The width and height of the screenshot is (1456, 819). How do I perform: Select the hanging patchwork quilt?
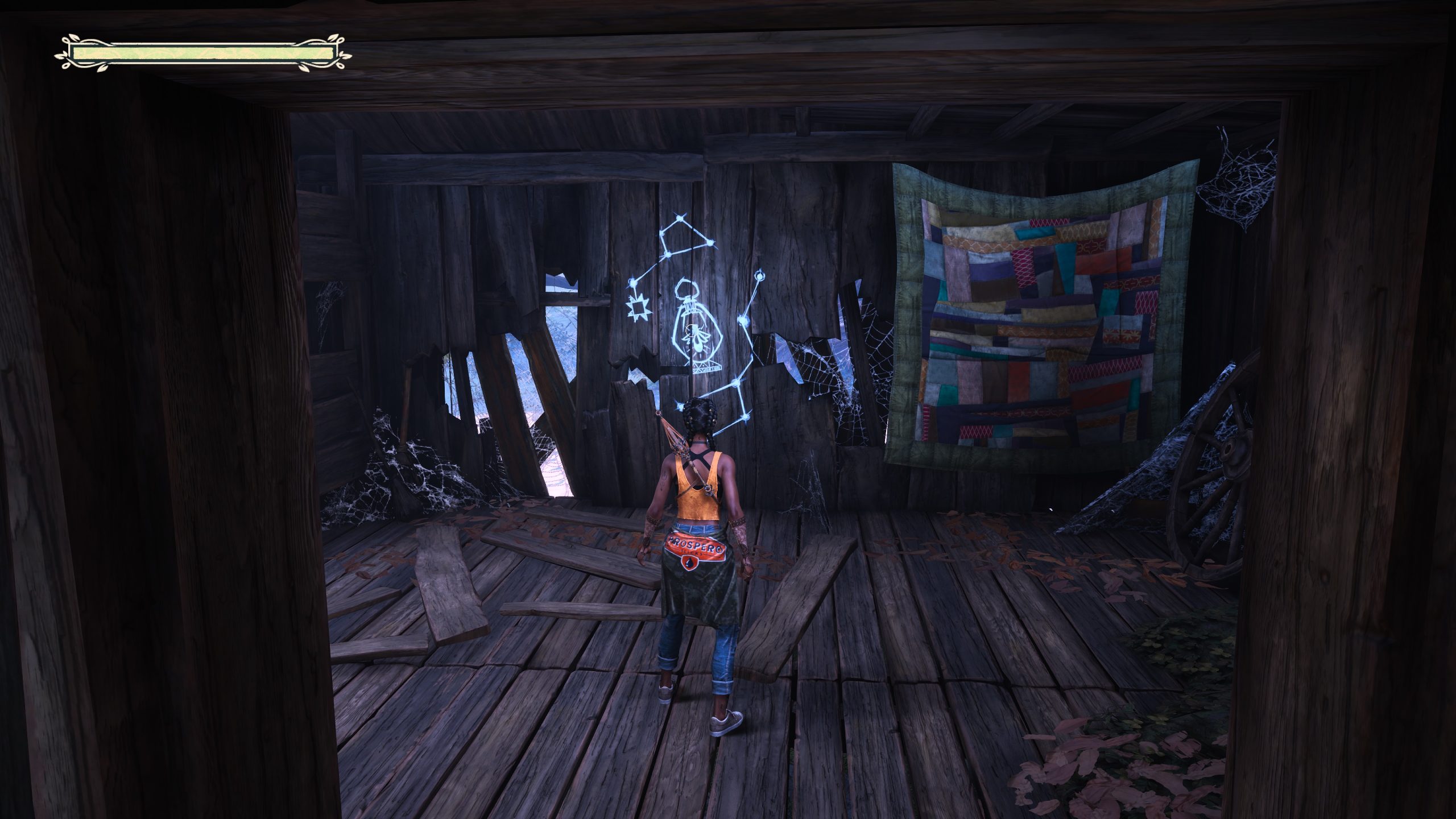1046,318
